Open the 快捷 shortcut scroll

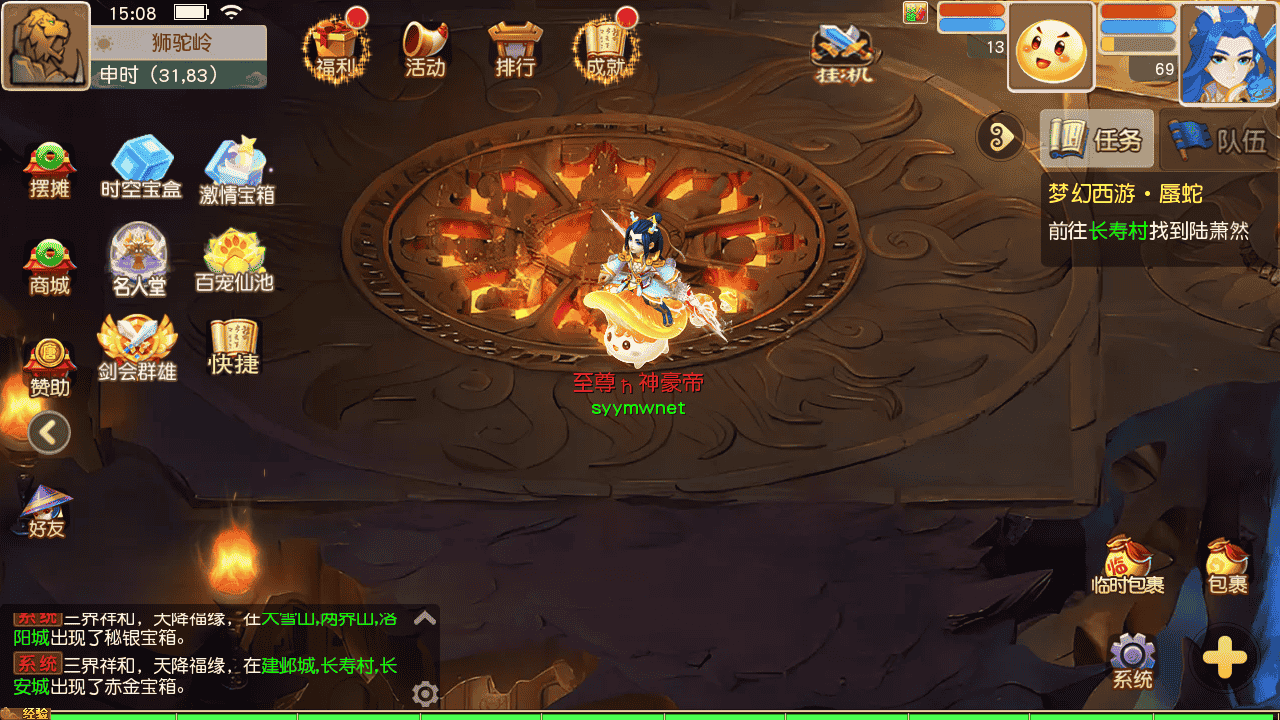234,347
